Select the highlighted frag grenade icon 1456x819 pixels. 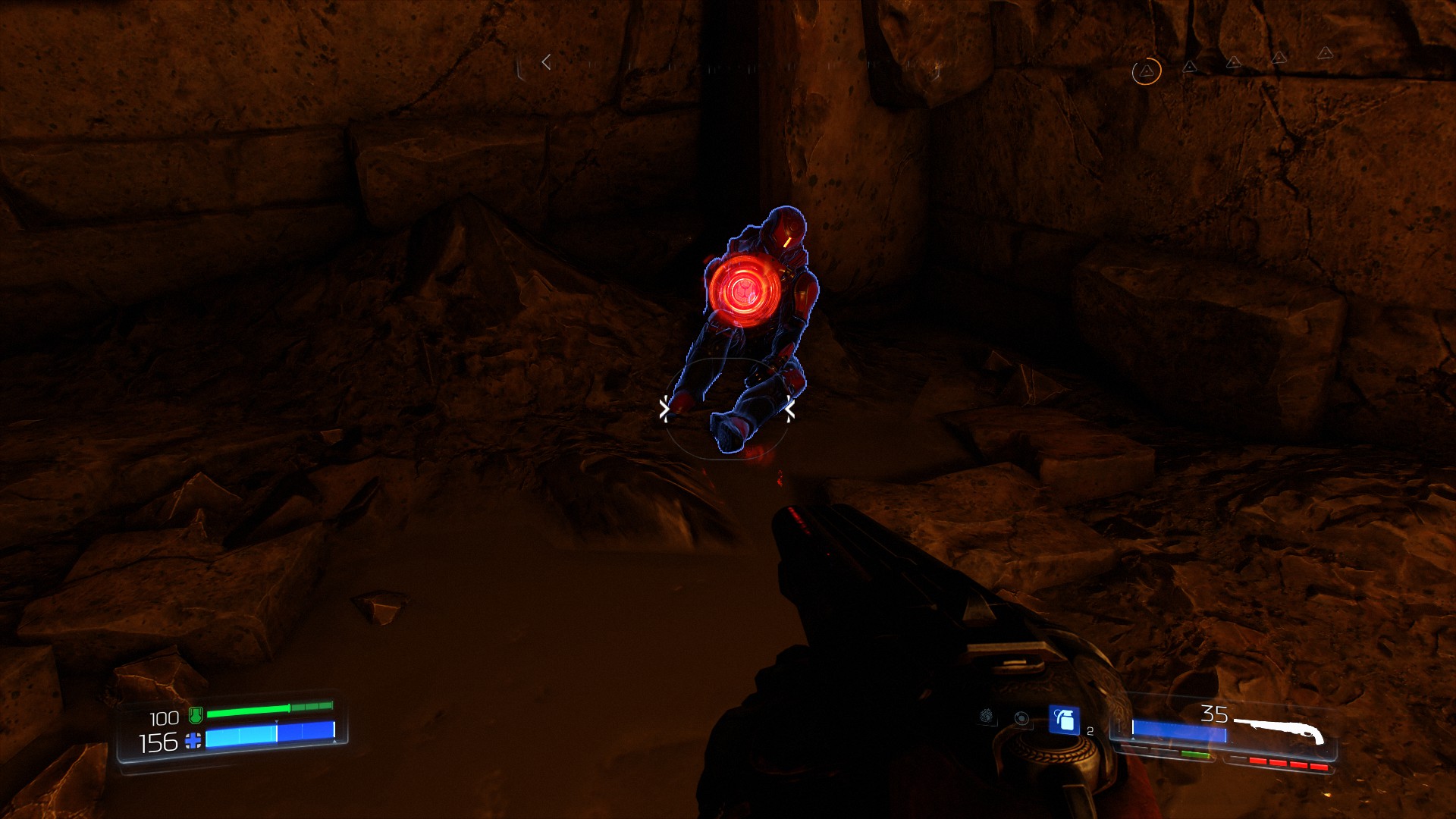pos(1063,720)
